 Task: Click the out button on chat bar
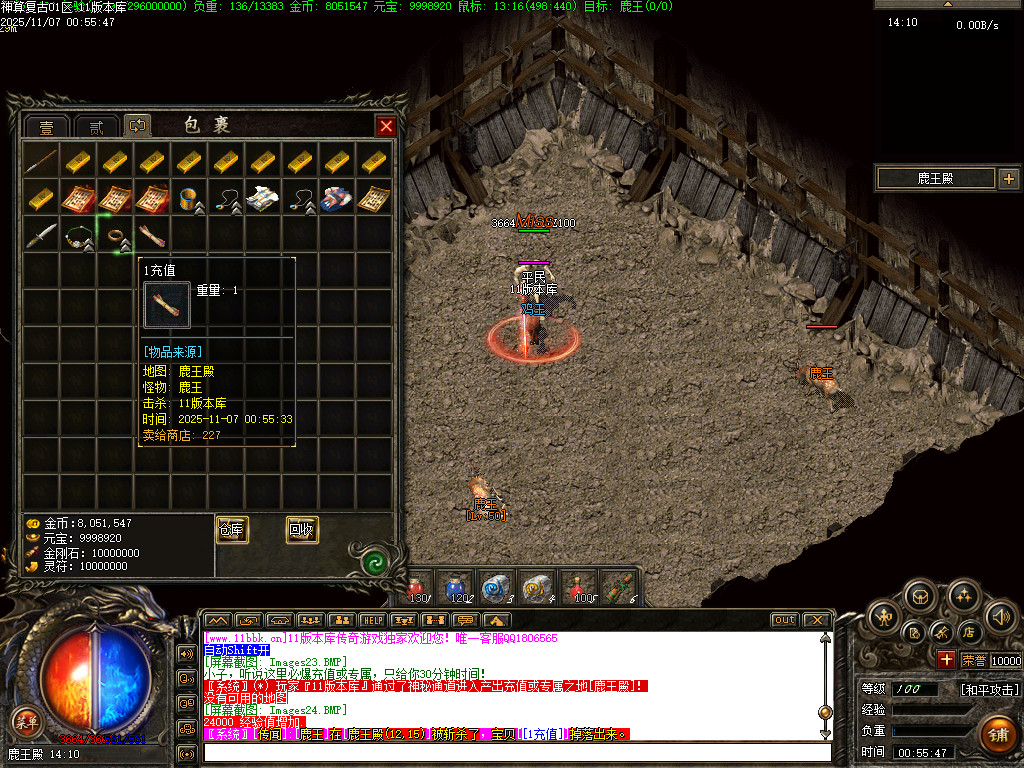coord(784,620)
